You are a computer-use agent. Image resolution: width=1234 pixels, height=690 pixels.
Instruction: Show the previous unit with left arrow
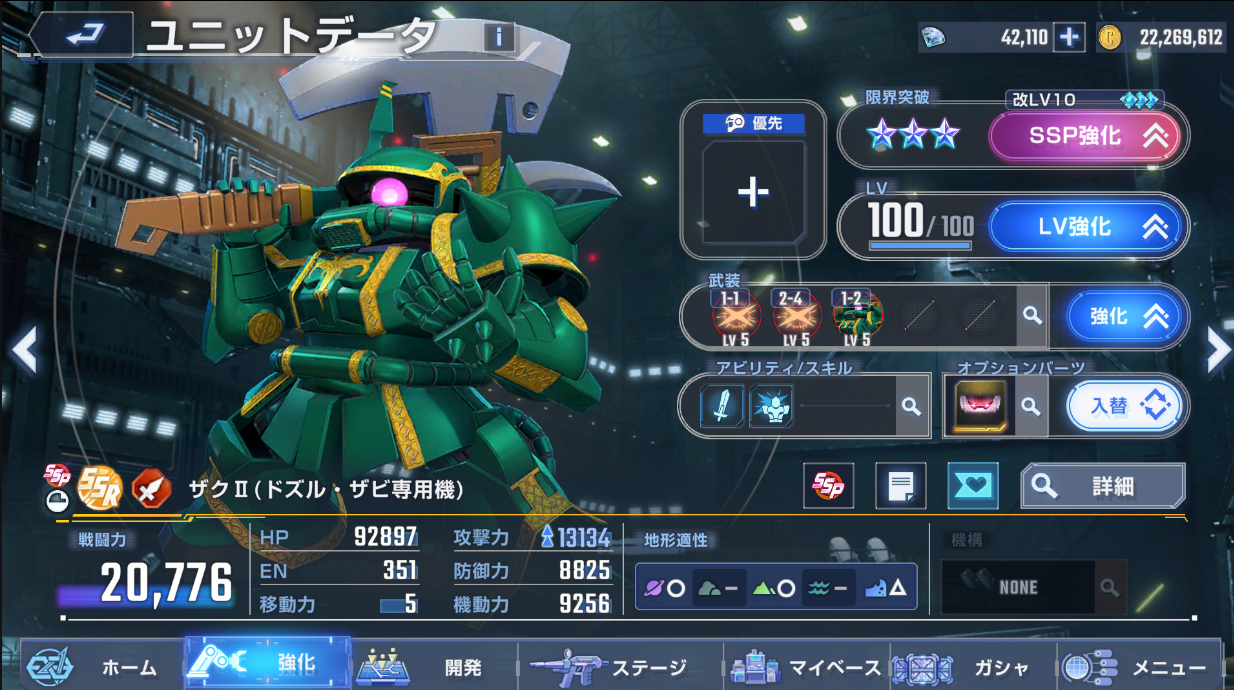pos(24,349)
